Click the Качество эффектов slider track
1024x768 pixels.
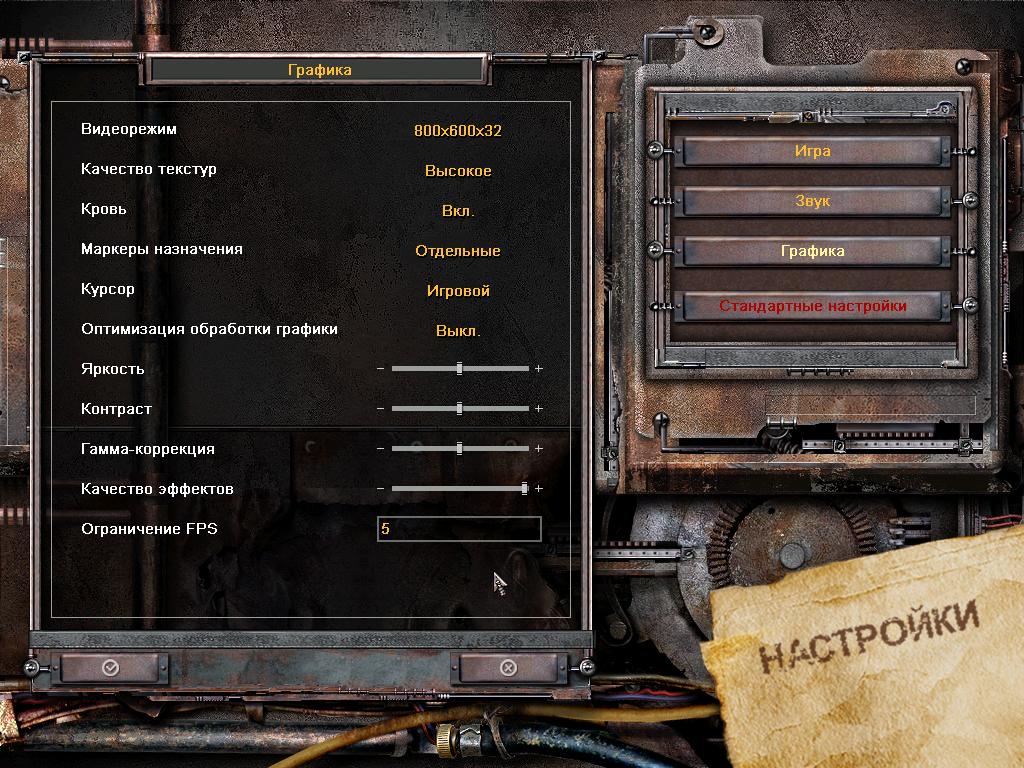460,489
